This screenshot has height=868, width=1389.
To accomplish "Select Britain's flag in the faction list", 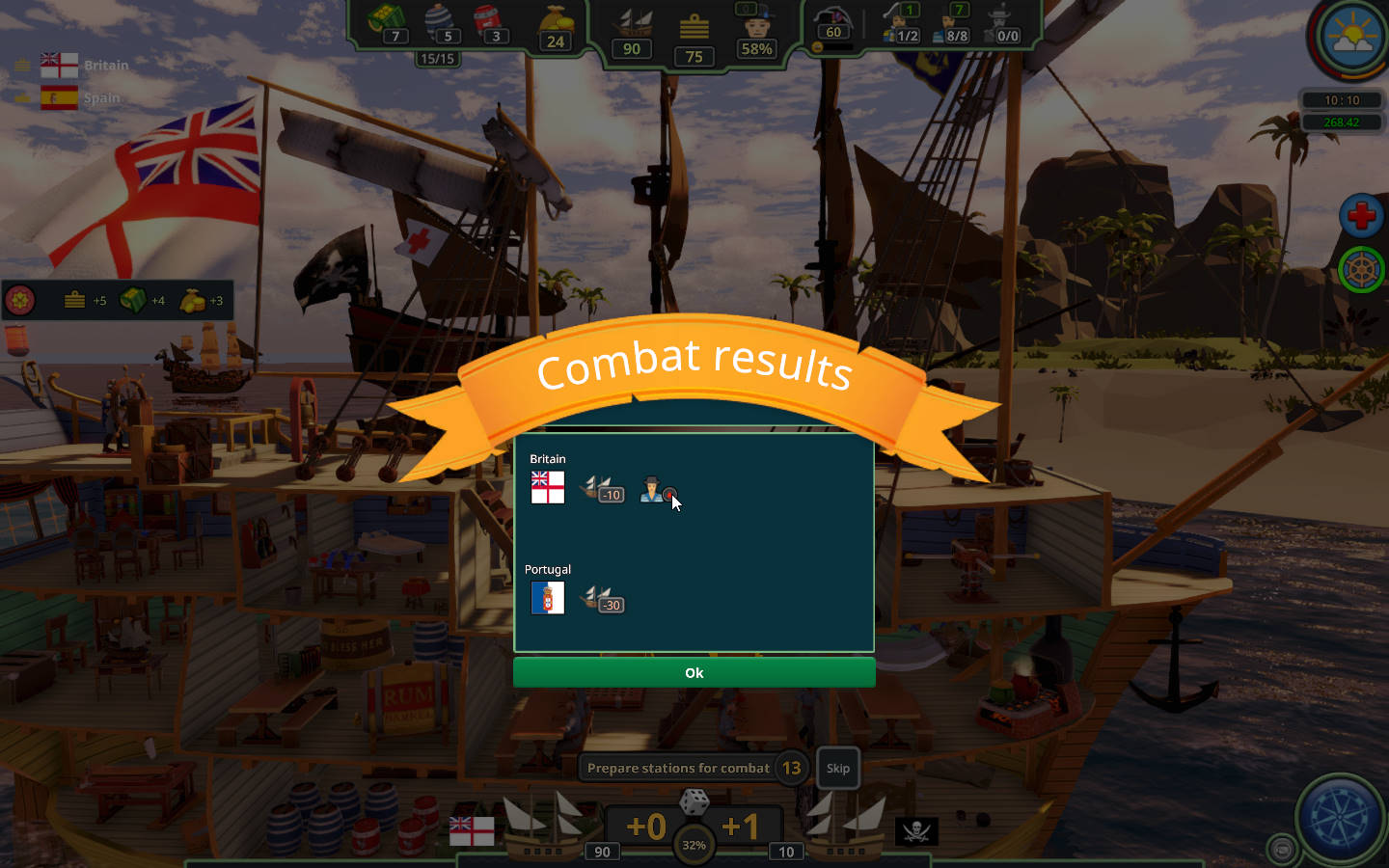I will pos(59,66).
